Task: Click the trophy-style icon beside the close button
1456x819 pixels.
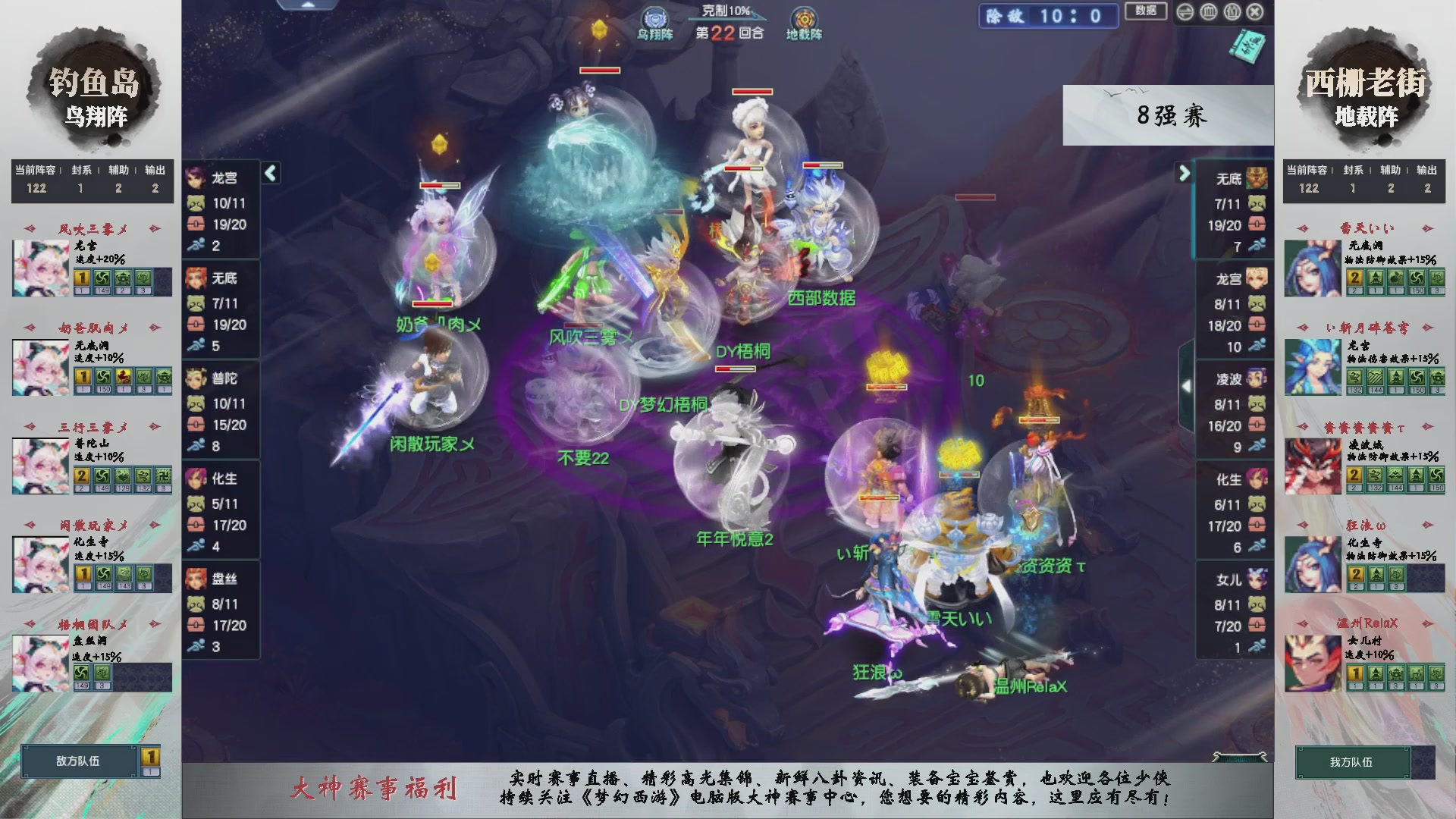Action: coord(1233,12)
